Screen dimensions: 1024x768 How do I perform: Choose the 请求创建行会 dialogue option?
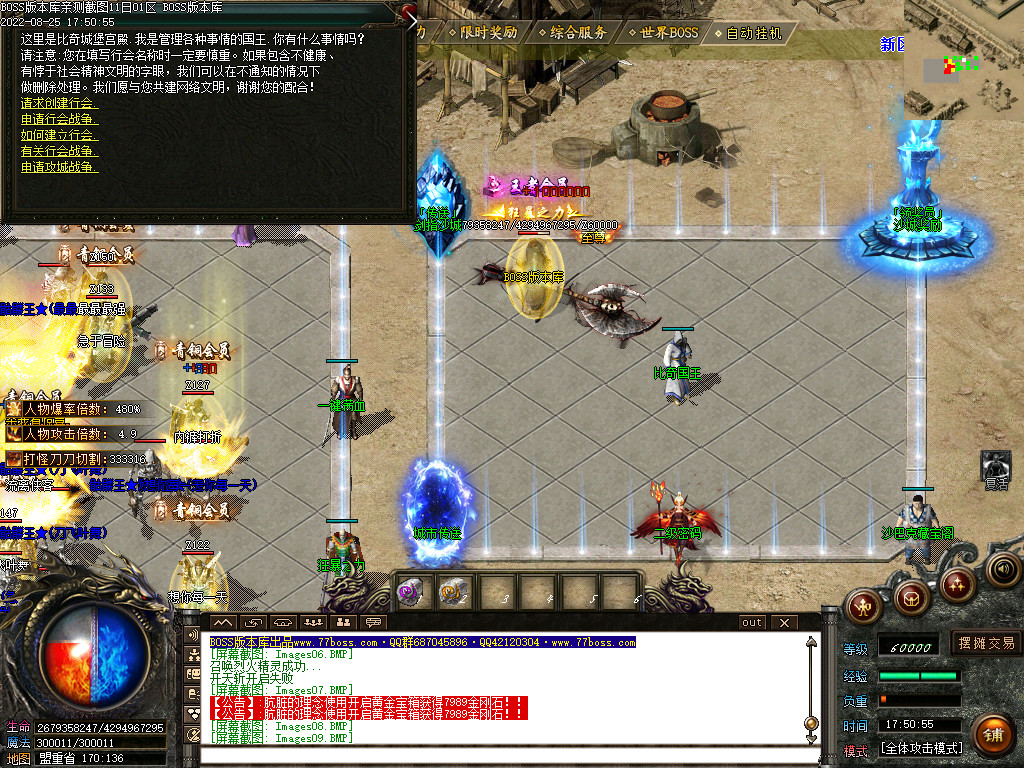tap(60, 103)
